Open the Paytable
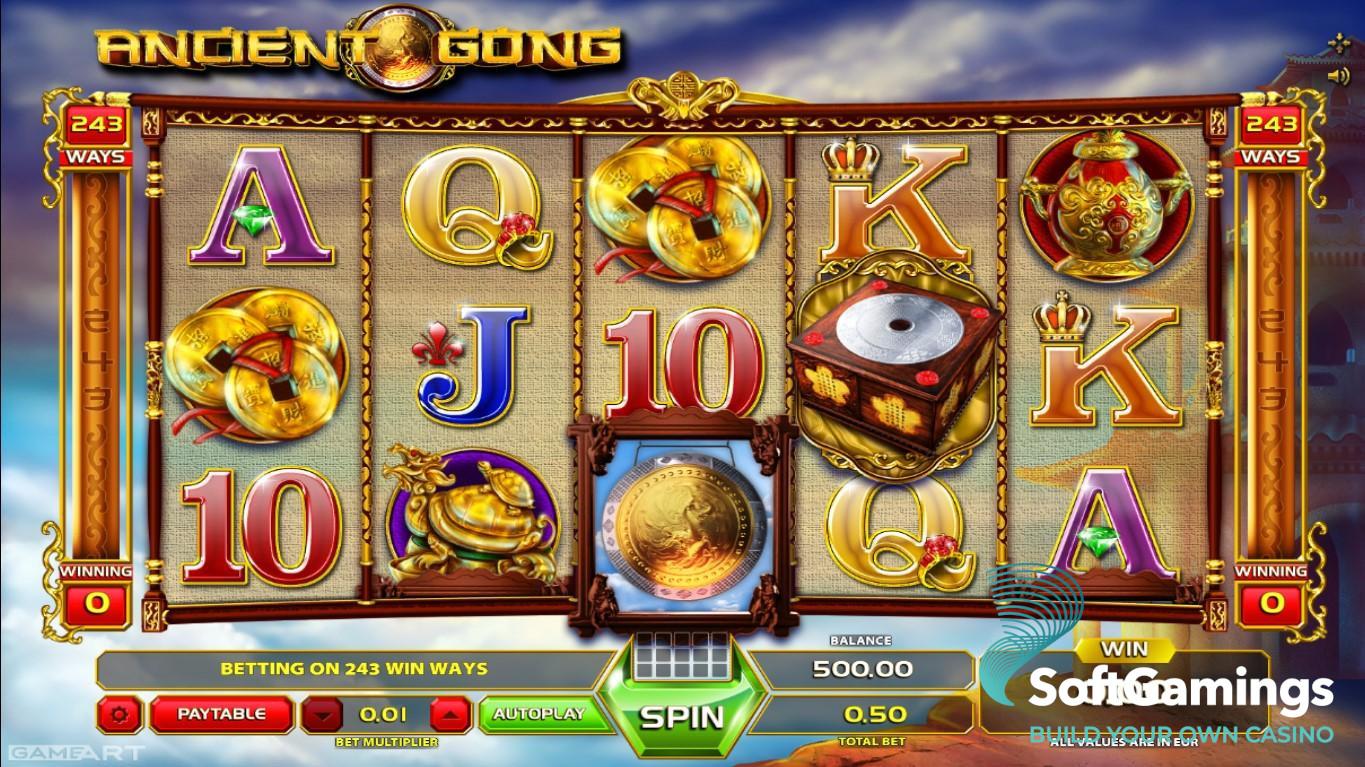 pos(221,714)
